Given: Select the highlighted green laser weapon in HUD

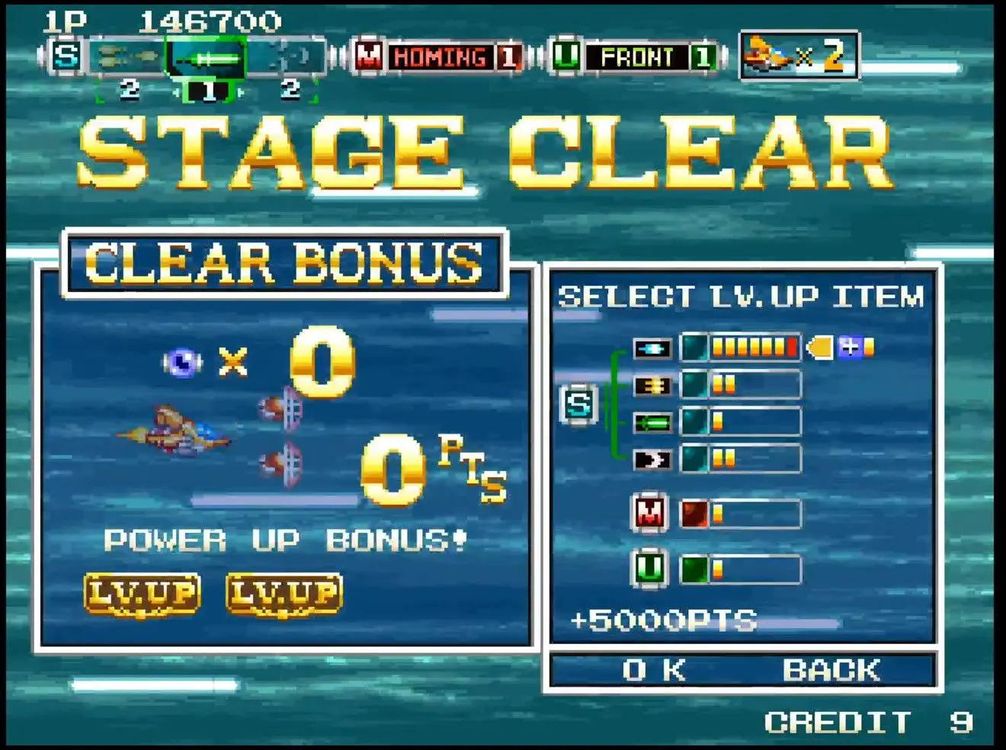Looking at the screenshot, I should pyautogui.click(x=207, y=58).
